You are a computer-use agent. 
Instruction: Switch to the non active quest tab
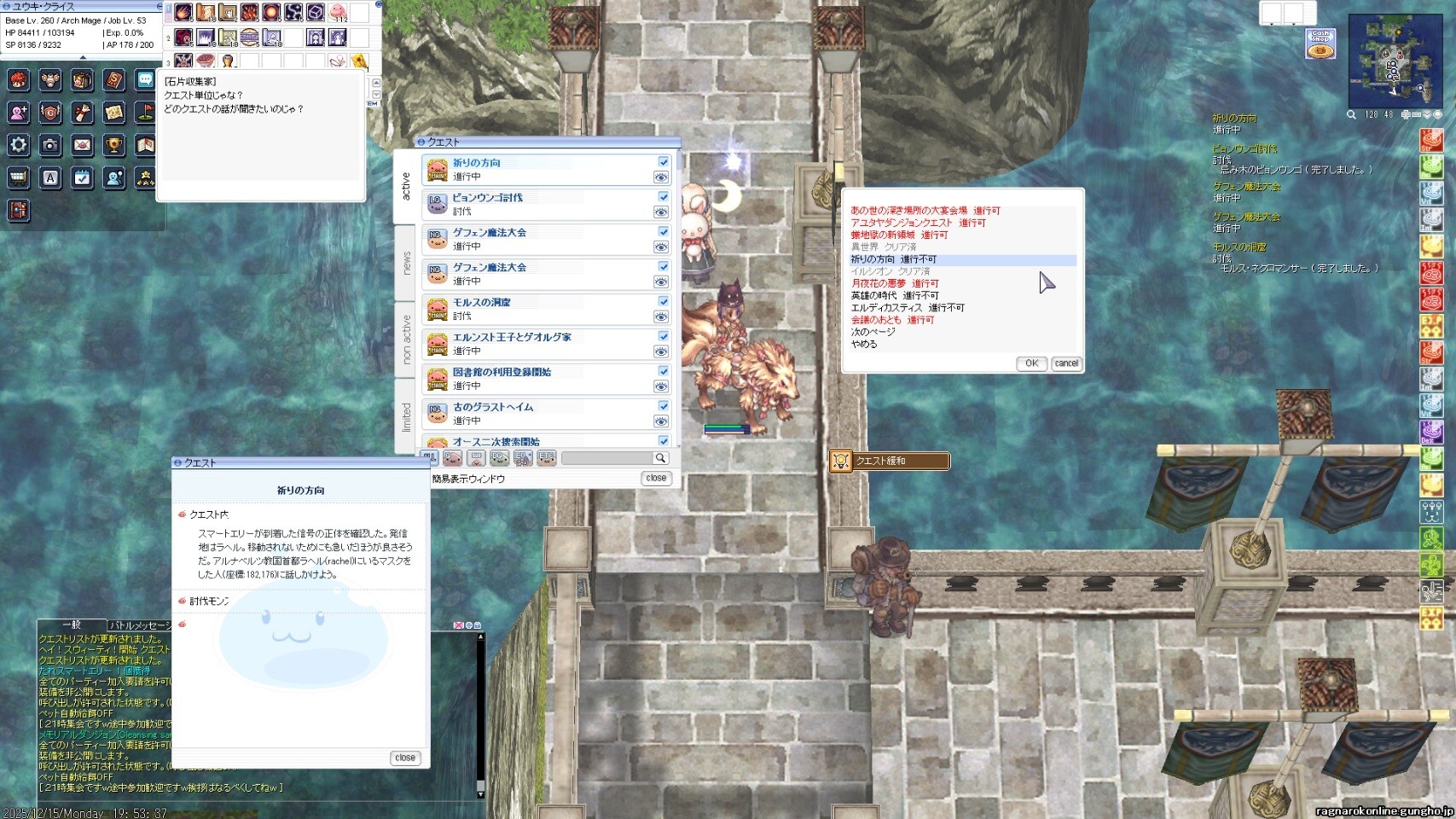[406, 339]
